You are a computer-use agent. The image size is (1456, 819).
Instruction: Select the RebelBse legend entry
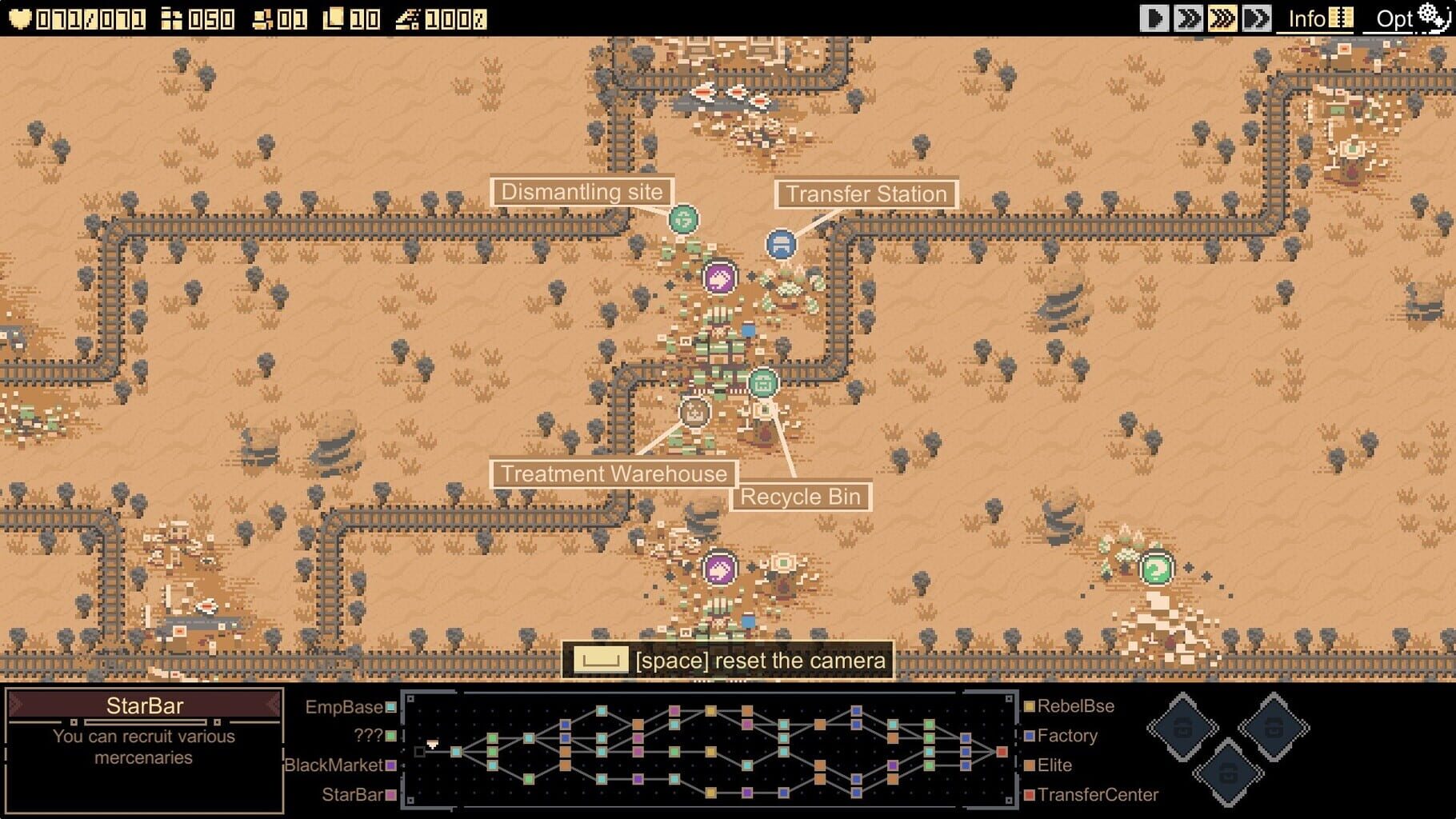coord(1074,706)
